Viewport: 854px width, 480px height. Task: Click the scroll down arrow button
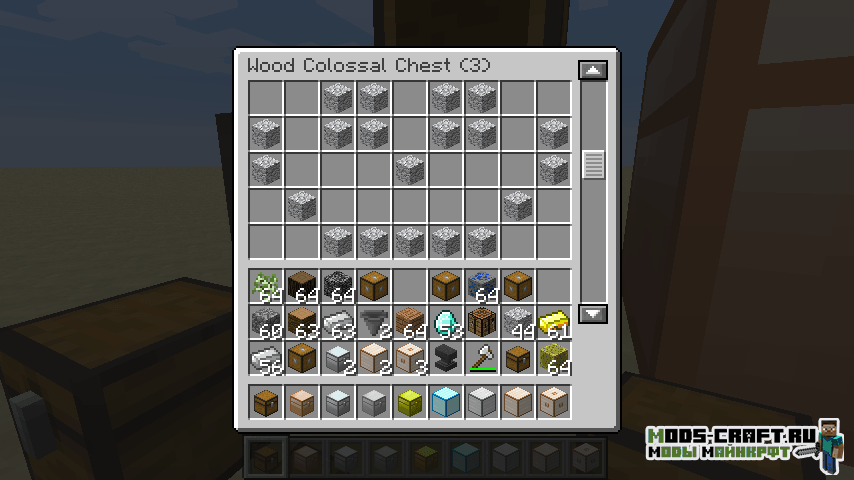tap(593, 314)
